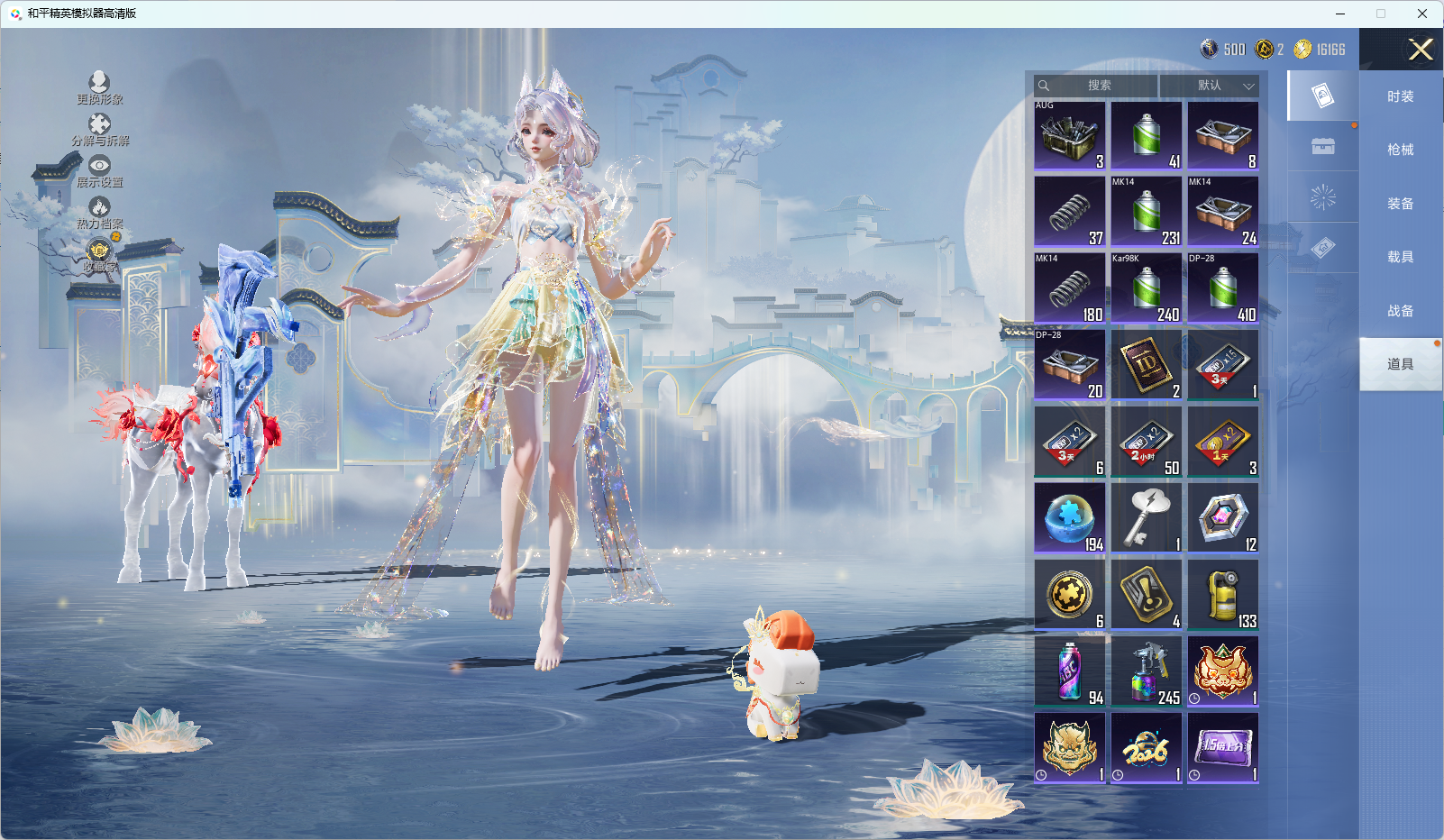
Task: Show the 战备 tab
Action: (x=1400, y=311)
